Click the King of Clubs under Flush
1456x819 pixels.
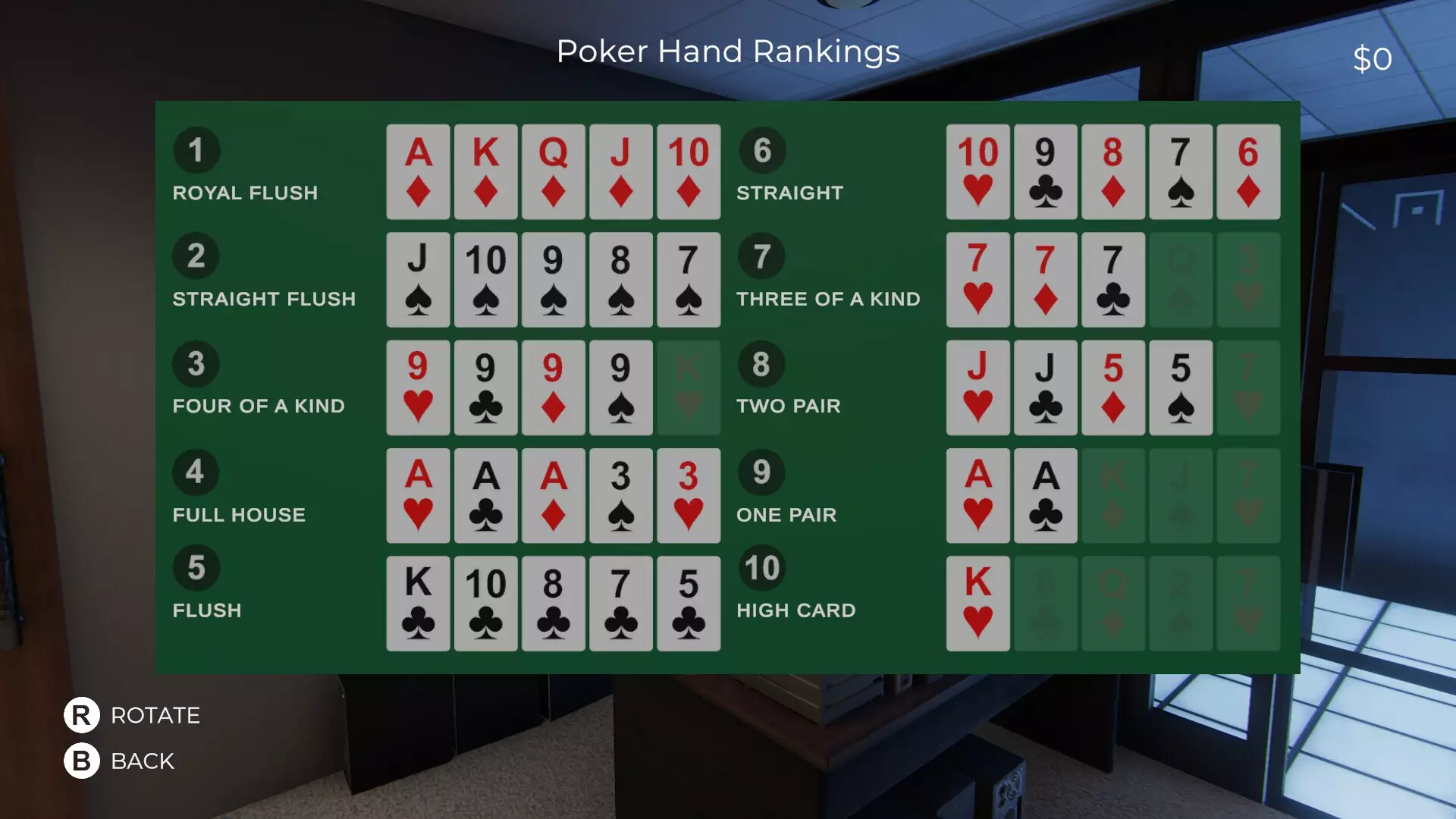[x=417, y=603]
